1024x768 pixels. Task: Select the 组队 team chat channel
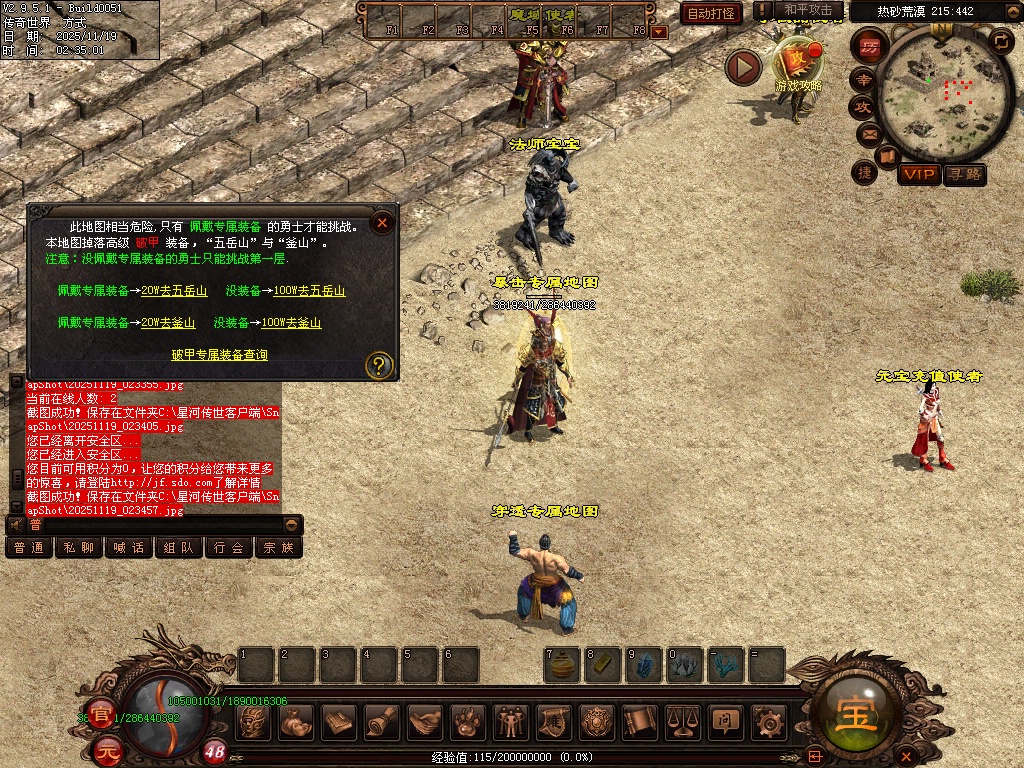point(179,547)
